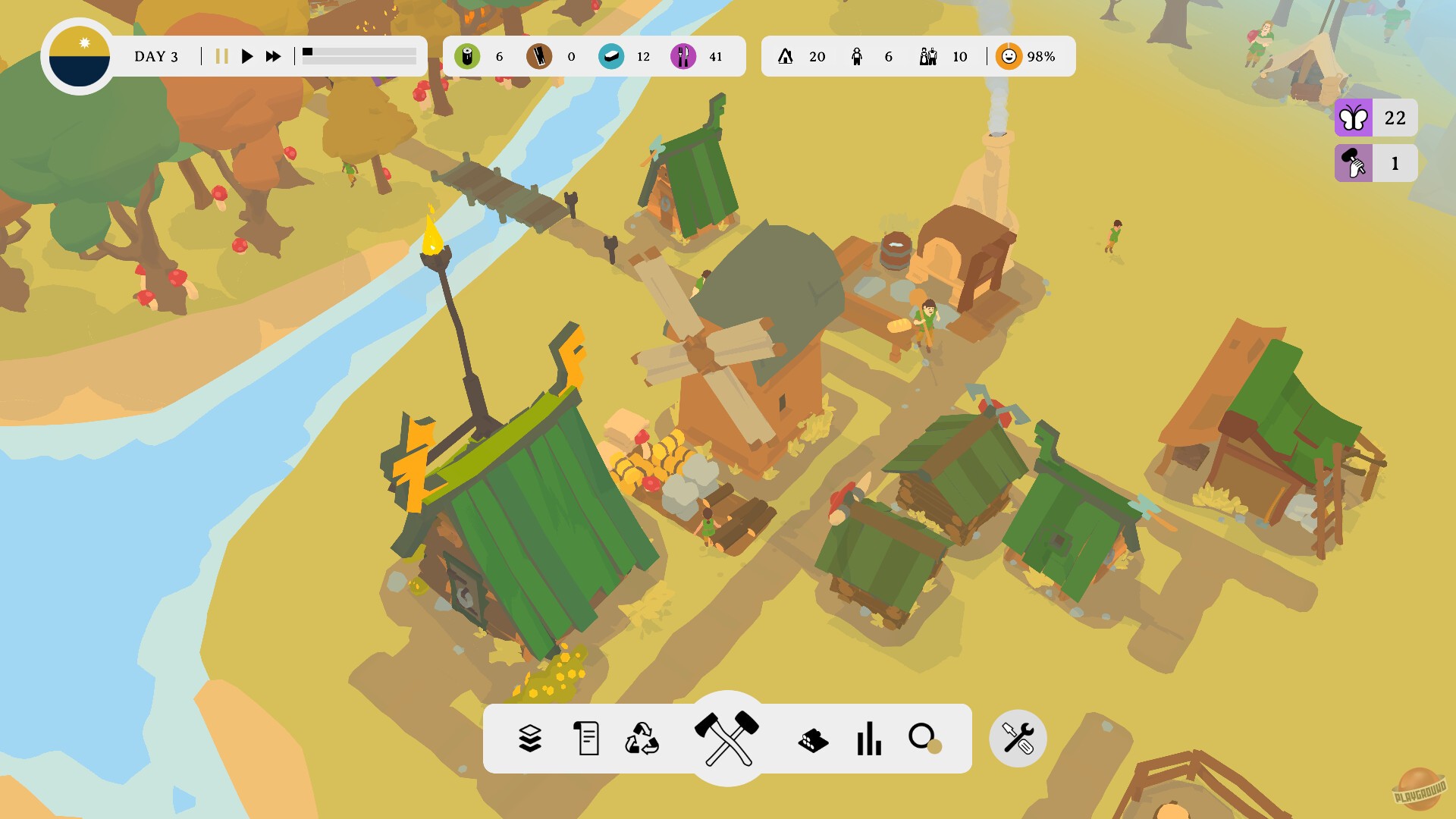1456x819 pixels.
Task: Activate the magnifier search tool
Action: [x=924, y=737]
